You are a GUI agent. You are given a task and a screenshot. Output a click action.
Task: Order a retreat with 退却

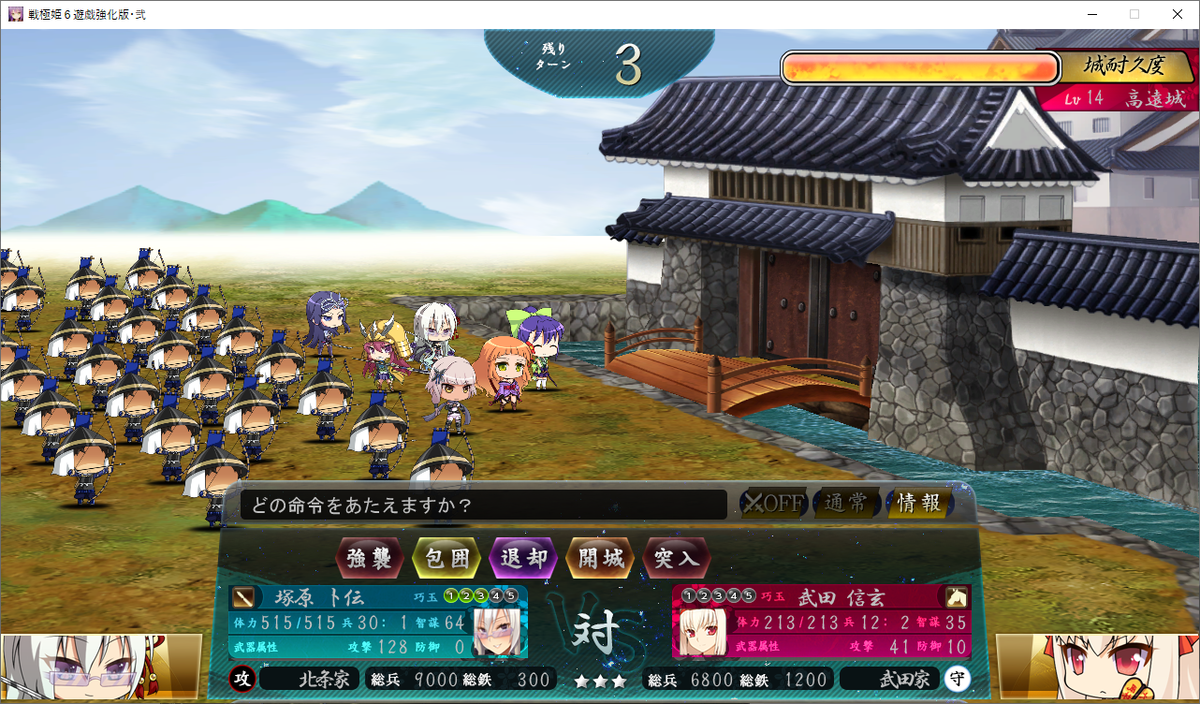point(523,558)
